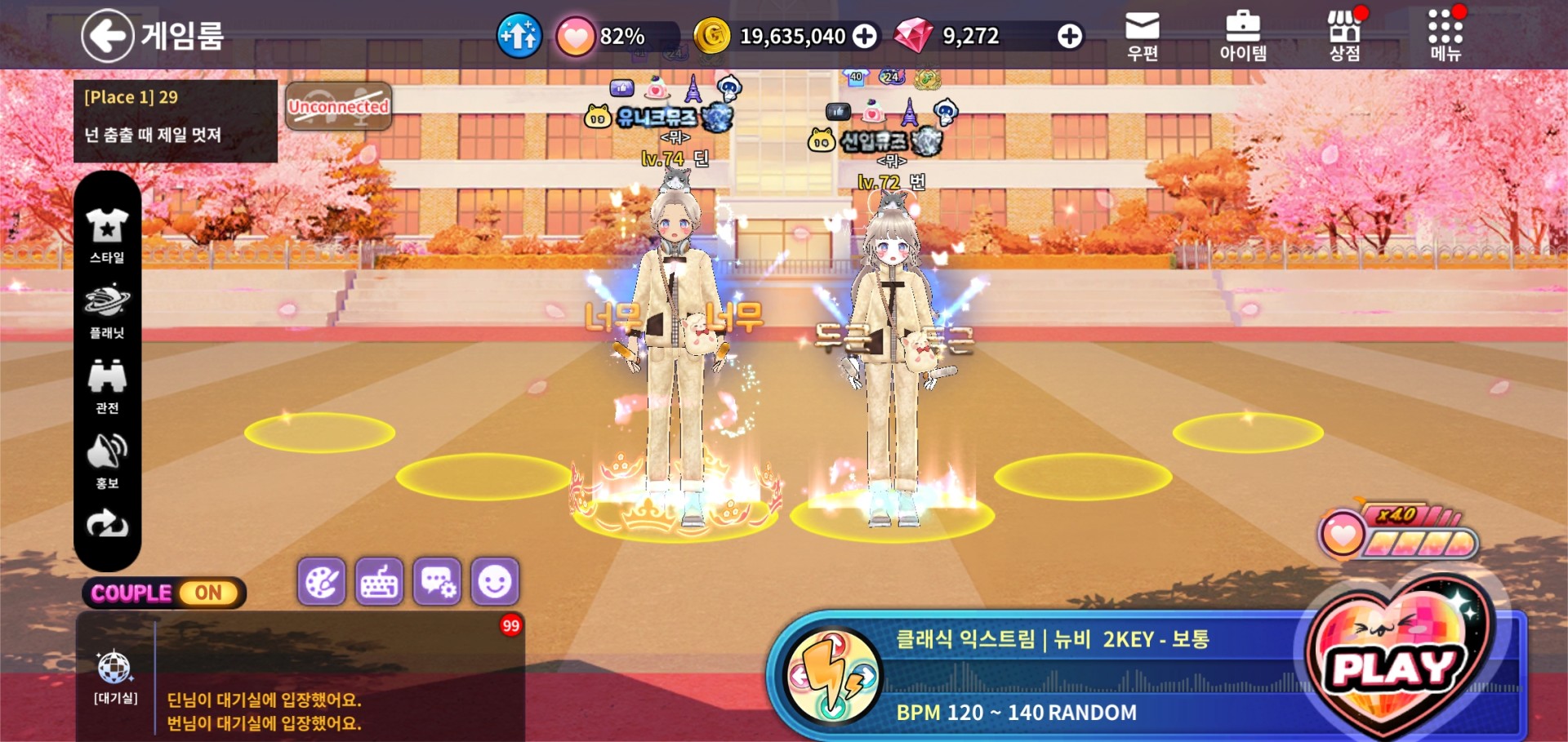Add more ruby gems with plus button
The height and width of the screenshot is (742, 1568).
pos(1069,36)
